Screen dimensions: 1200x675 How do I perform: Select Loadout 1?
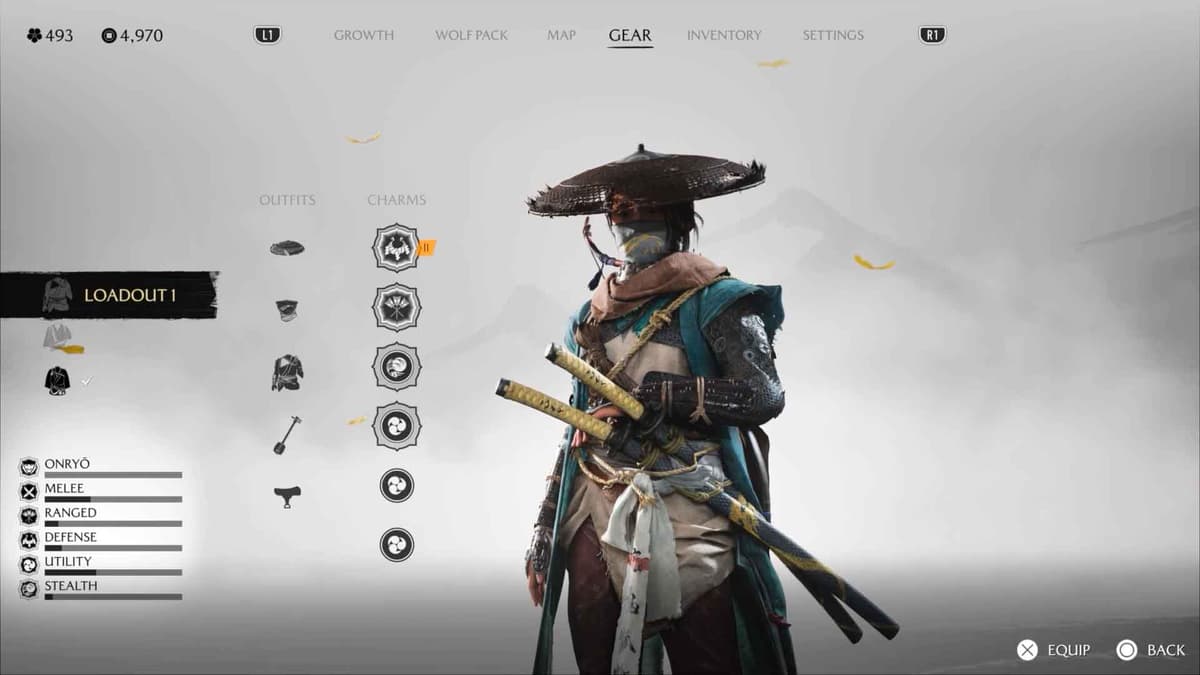[110, 295]
